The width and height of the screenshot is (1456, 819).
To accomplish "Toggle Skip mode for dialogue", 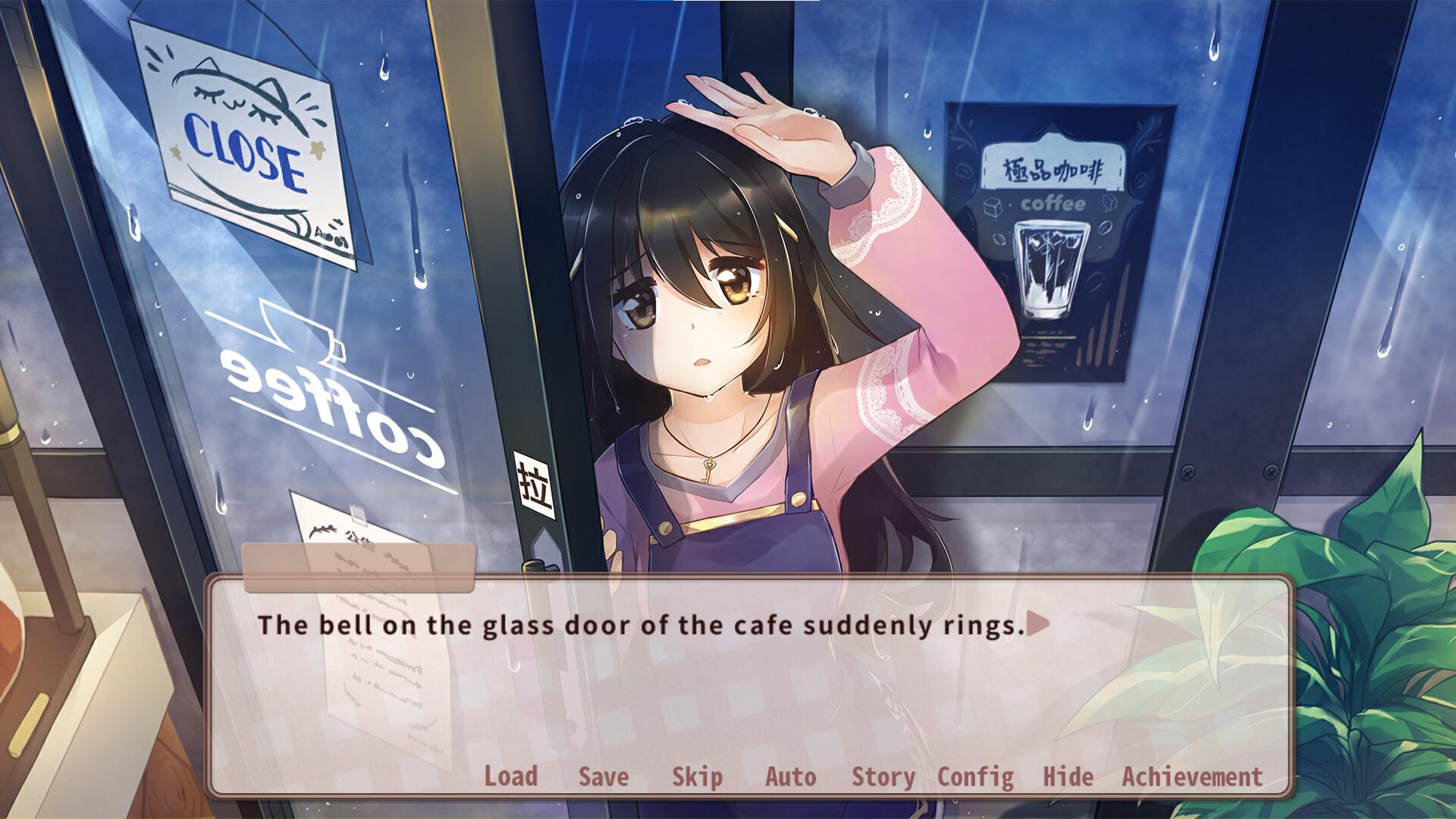I will point(698,777).
